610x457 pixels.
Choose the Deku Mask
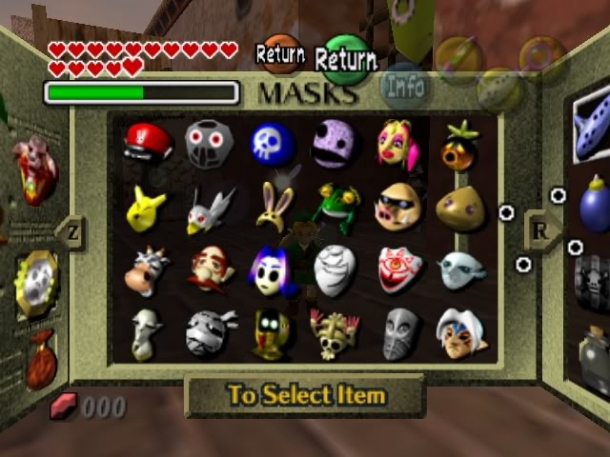[460, 145]
